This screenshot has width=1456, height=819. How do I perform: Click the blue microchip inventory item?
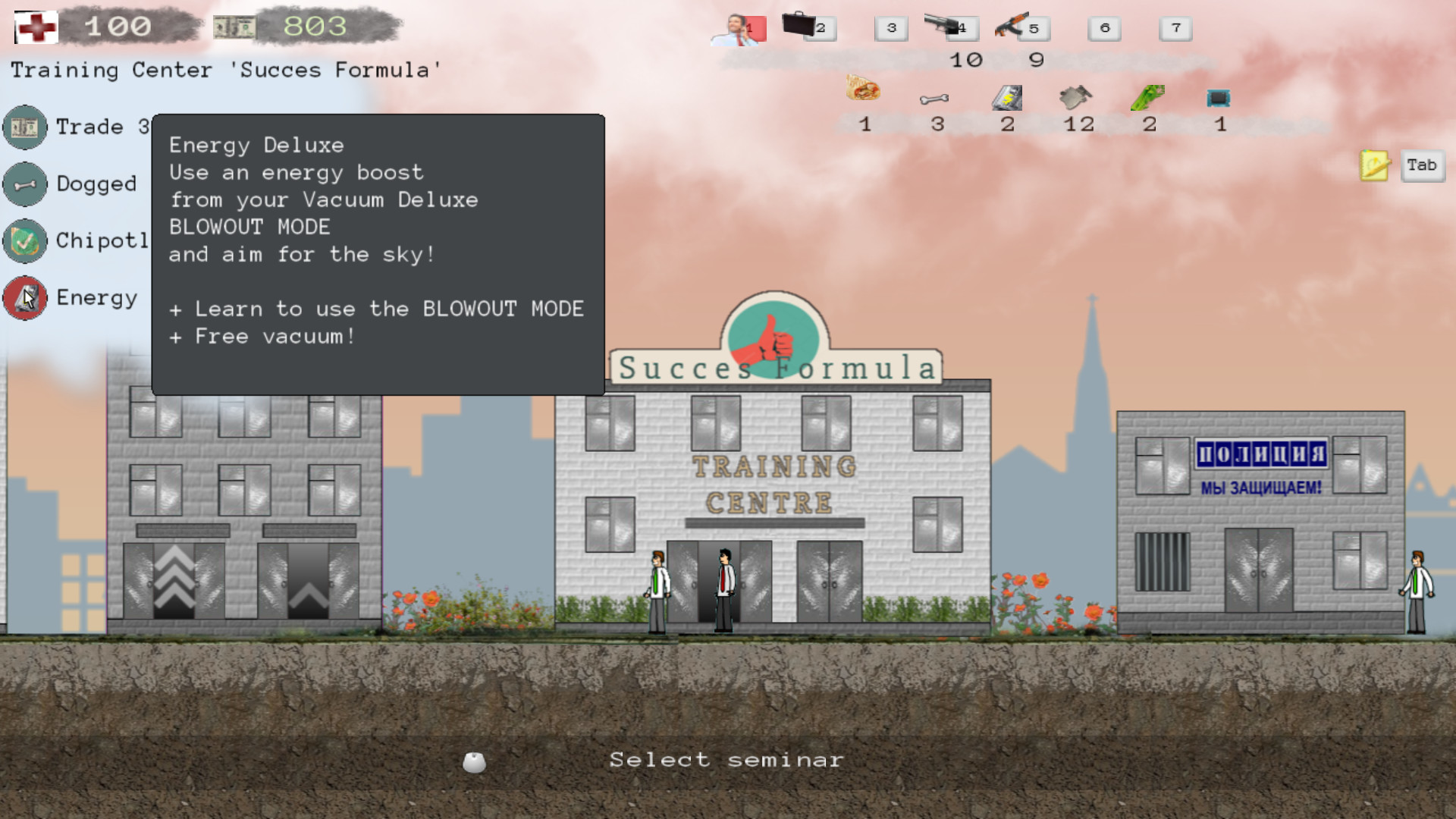coord(1218,96)
